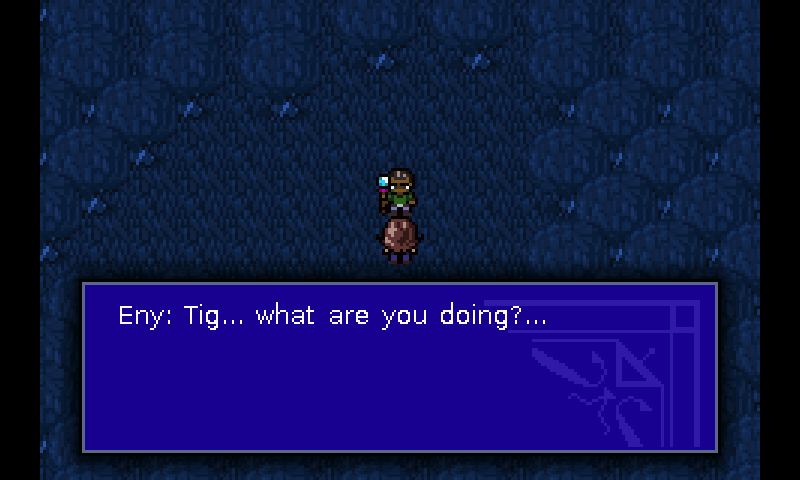
Task: Advance Eny's dialogue message box
Action: [x=399, y=366]
